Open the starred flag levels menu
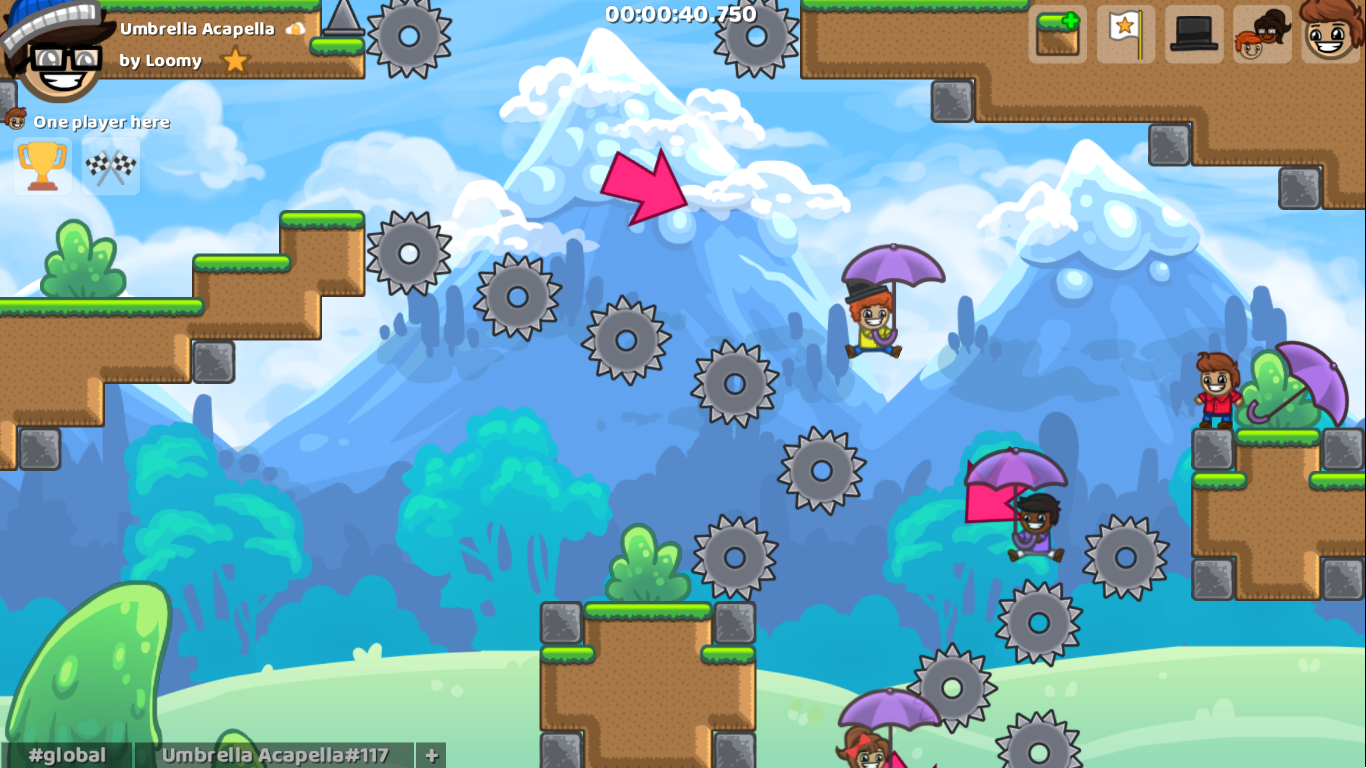The image size is (1366, 768). coord(1125,33)
